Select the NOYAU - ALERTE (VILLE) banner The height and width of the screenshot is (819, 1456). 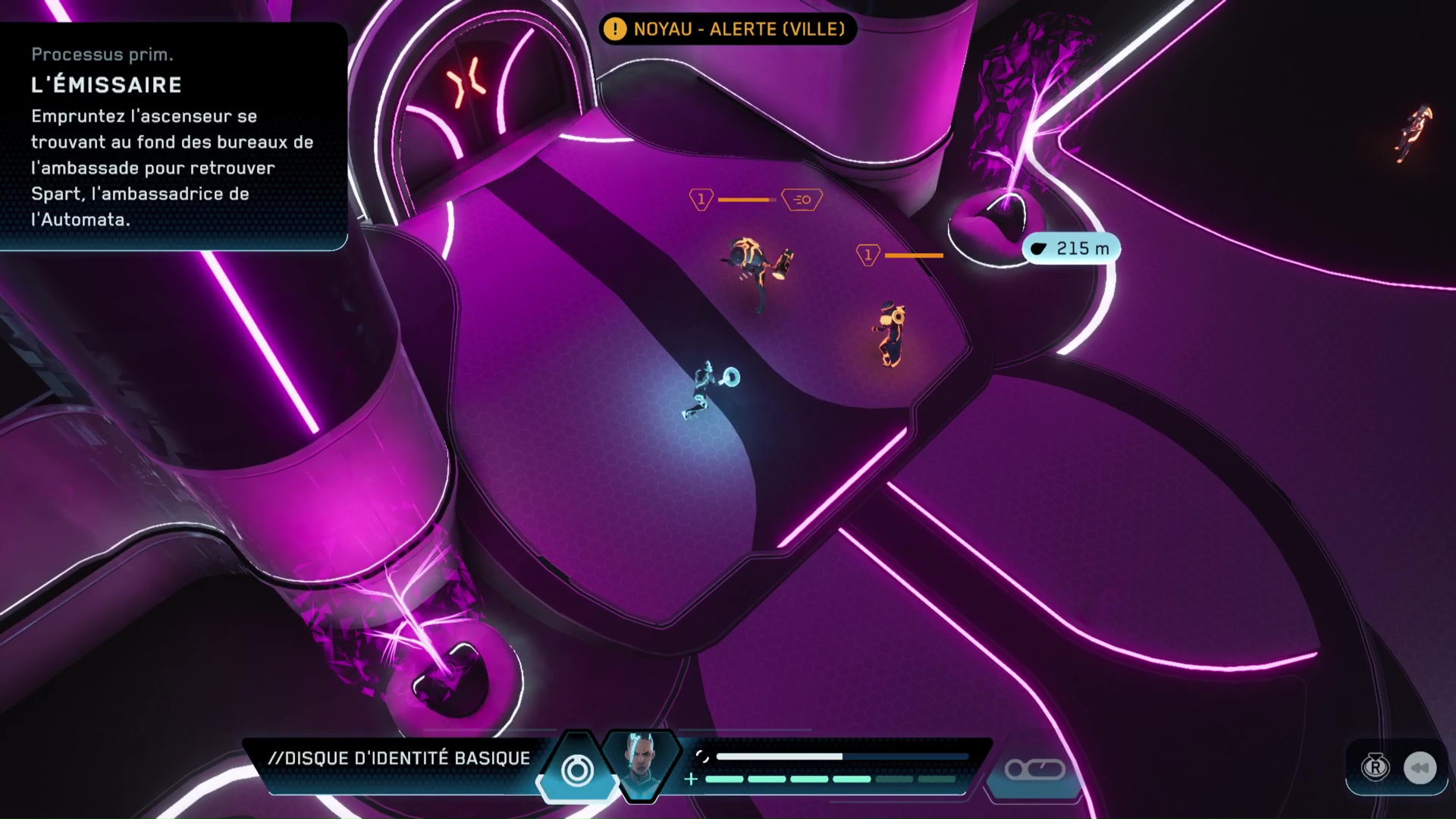728,30
